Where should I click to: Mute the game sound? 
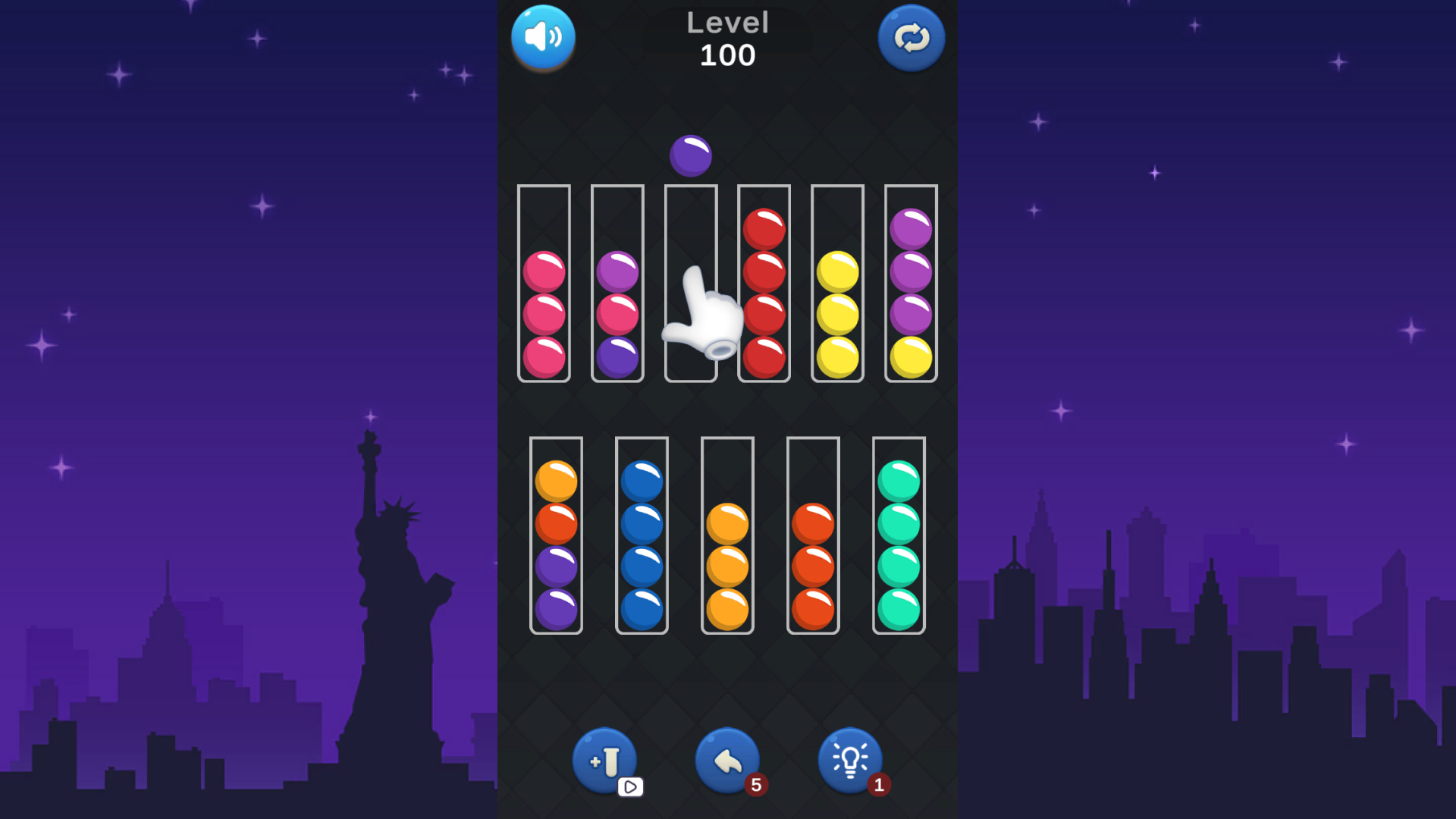point(543,37)
